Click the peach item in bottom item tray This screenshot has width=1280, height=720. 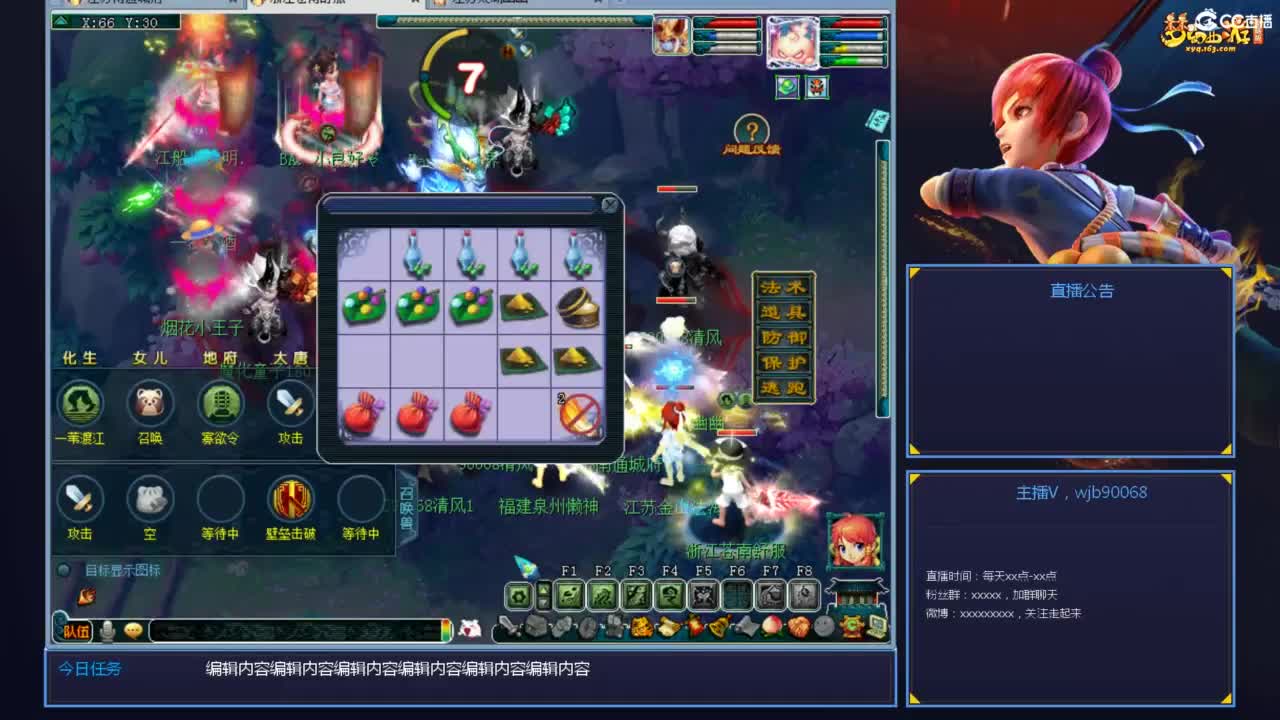click(770, 628)
